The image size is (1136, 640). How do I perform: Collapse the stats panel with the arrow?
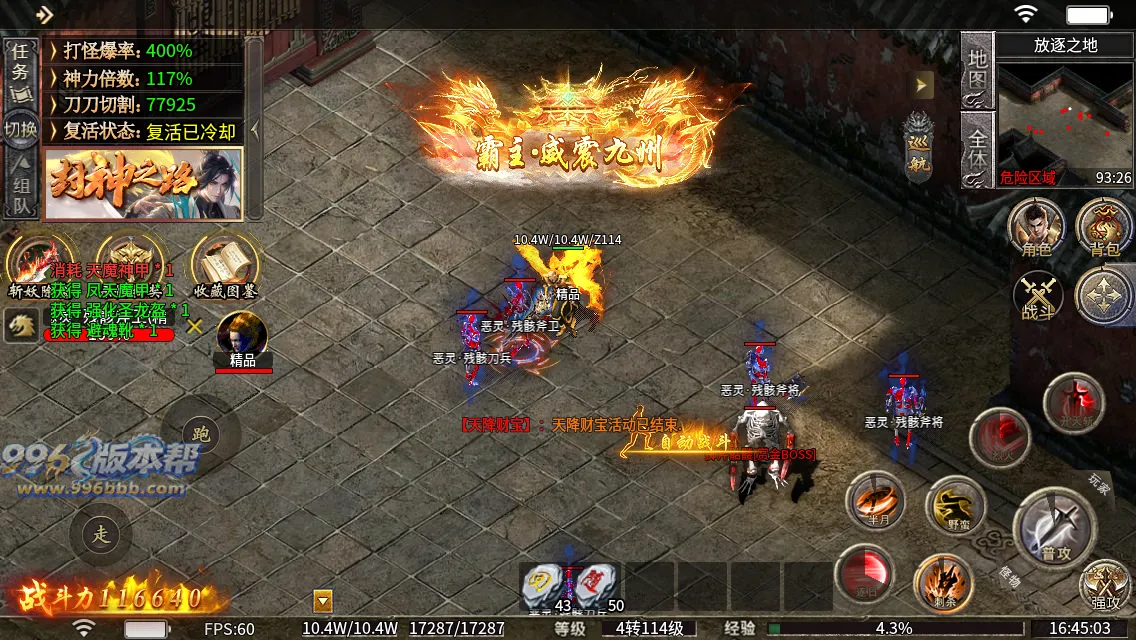tap(254, 129)
